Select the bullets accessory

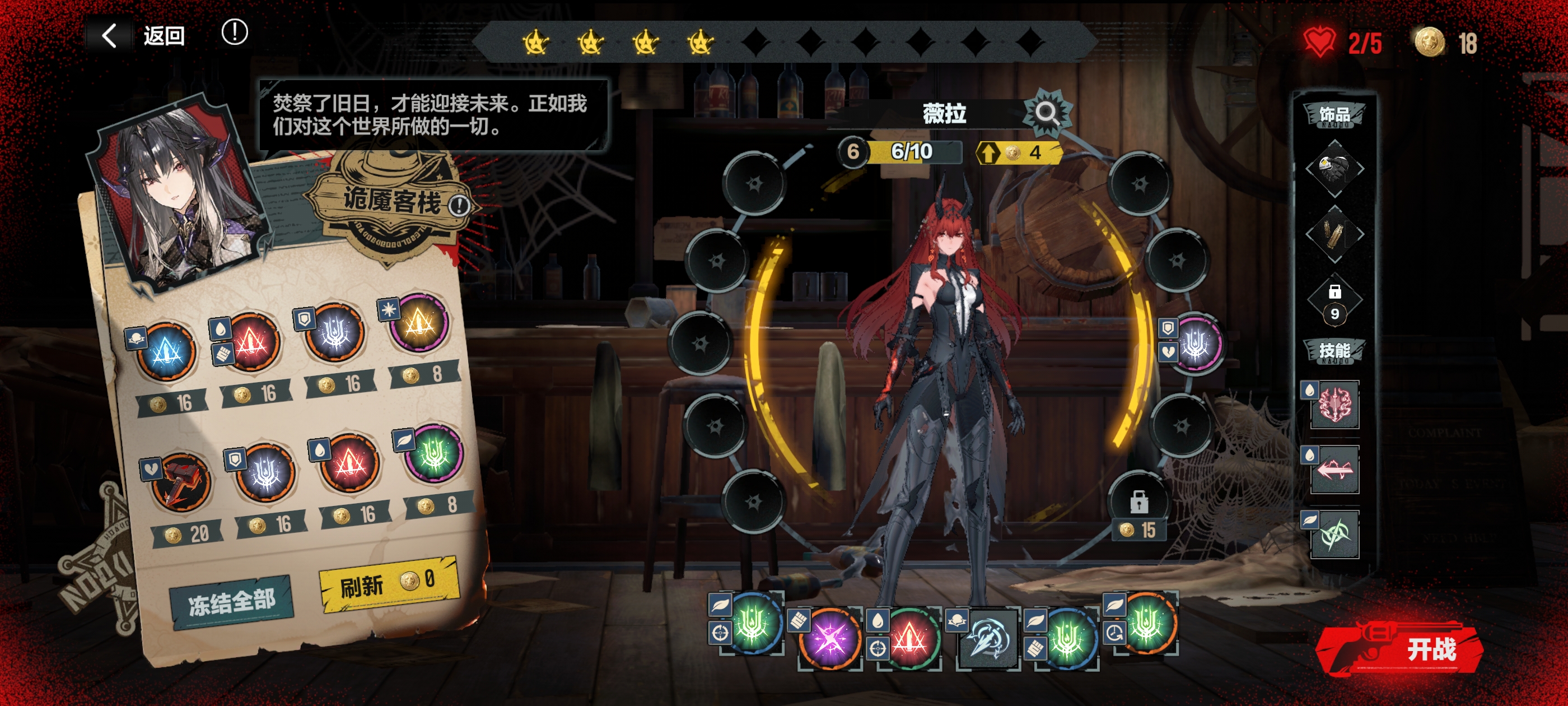1334,234
